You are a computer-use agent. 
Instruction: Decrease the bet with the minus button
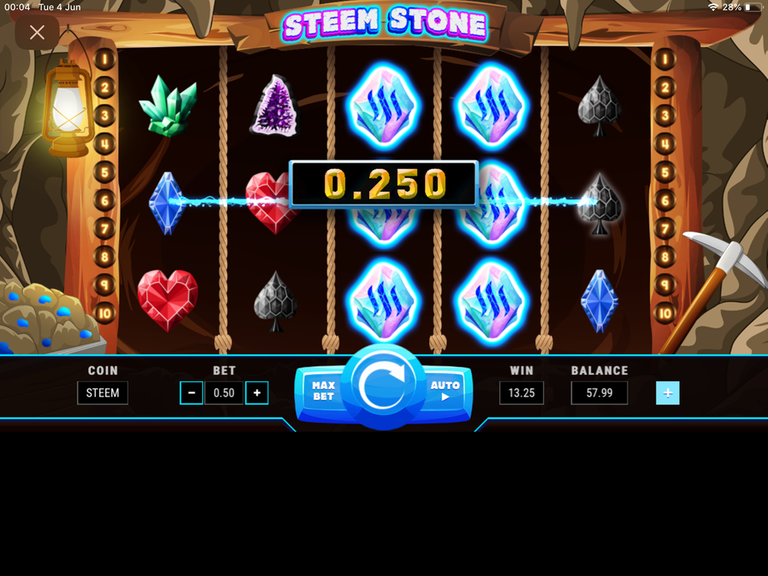click(191, 393)
